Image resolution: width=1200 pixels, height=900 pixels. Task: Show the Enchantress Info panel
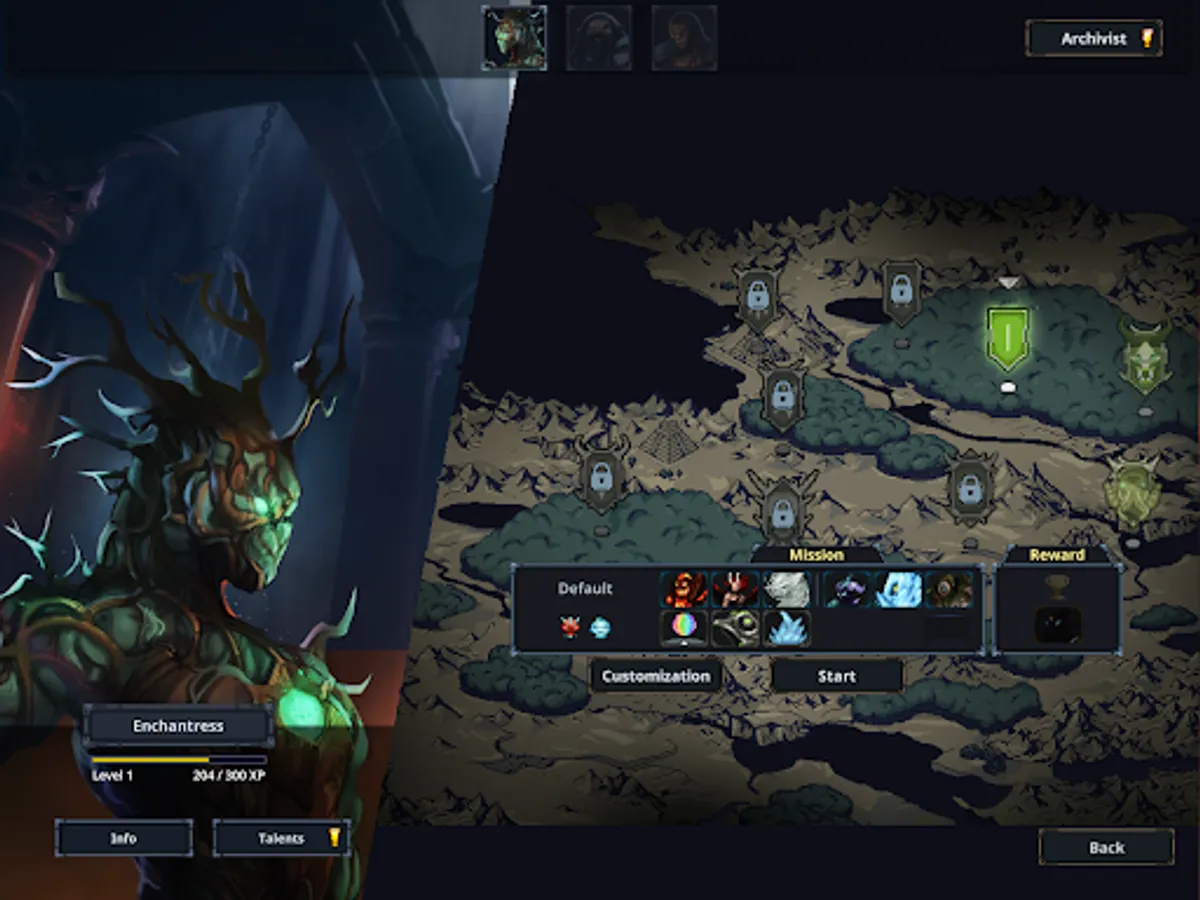coord(124,838)
